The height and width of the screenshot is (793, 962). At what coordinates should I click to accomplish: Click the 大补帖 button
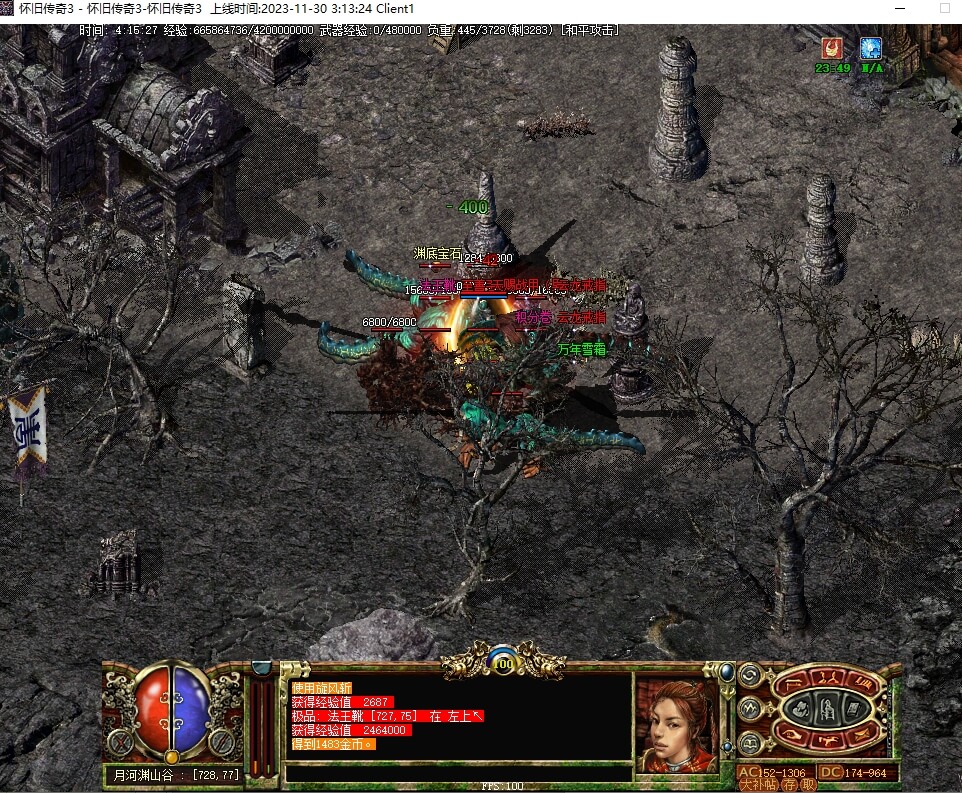tap(760, 785)
